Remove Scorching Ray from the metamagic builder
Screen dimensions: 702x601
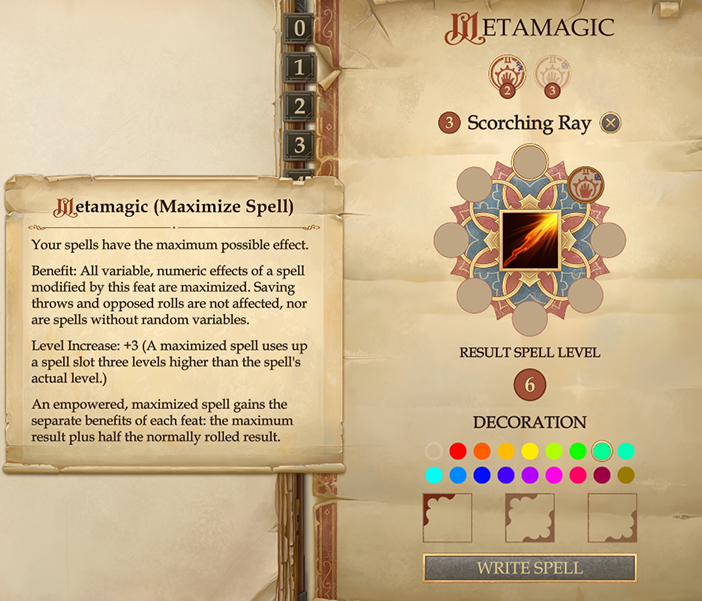[610, 123]
